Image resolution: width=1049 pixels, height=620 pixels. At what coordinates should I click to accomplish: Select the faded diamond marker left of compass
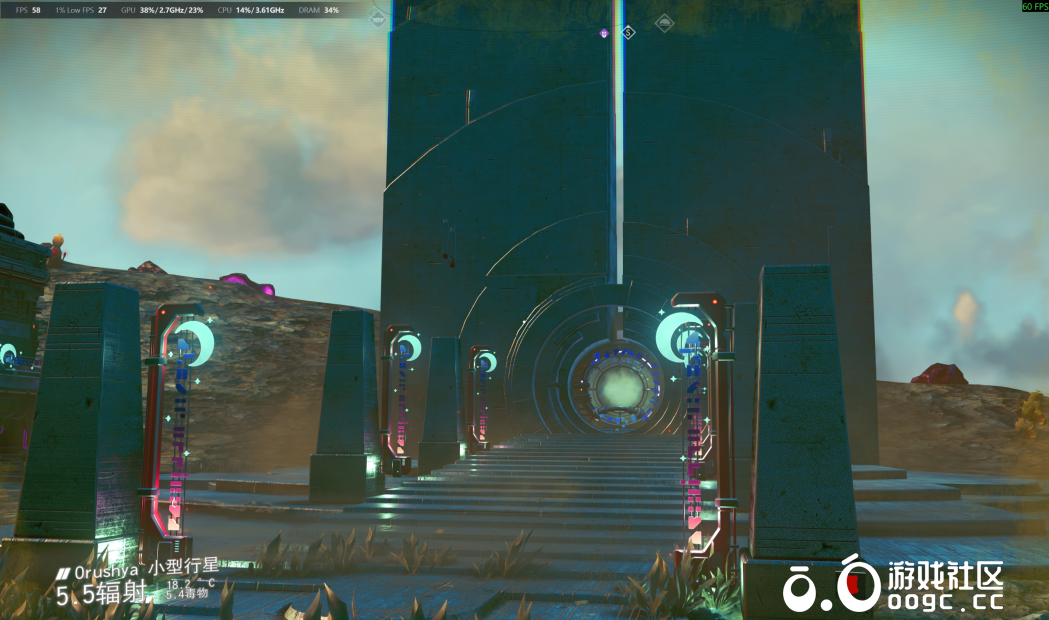pos(377,18)
